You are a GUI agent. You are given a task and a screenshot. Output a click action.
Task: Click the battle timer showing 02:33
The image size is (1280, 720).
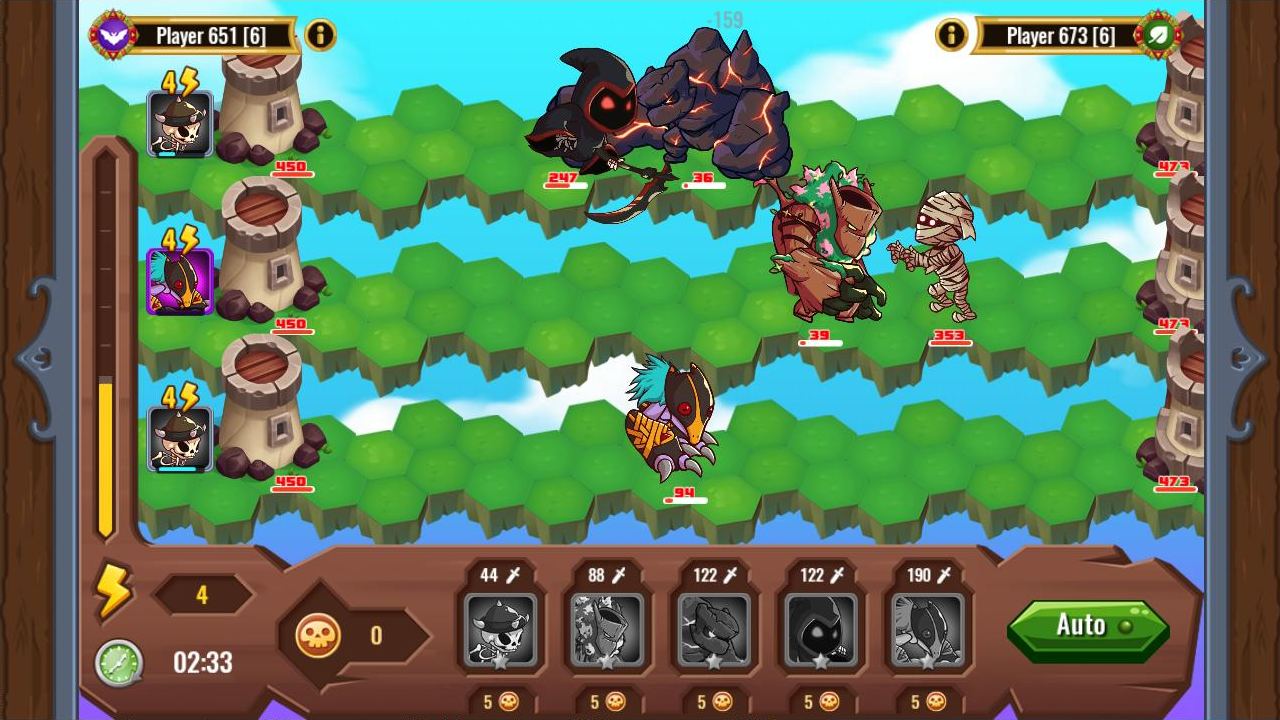[202, 662]
